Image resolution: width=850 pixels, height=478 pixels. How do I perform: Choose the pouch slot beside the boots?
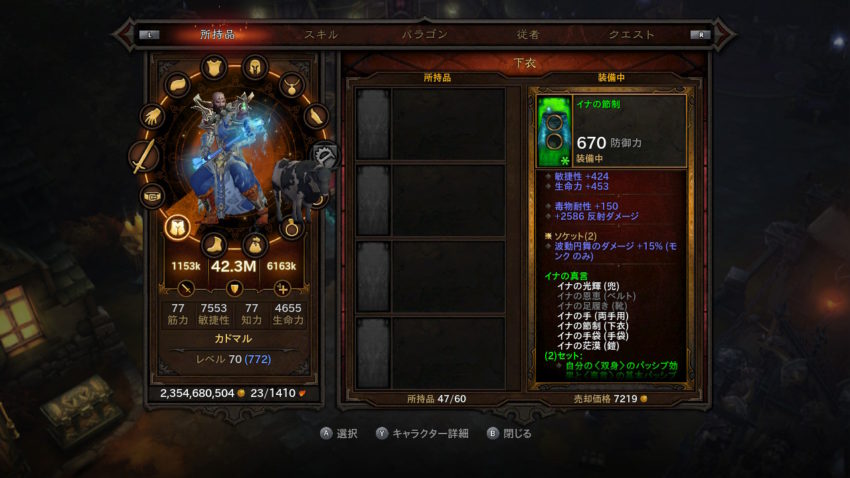coord(255,244)
